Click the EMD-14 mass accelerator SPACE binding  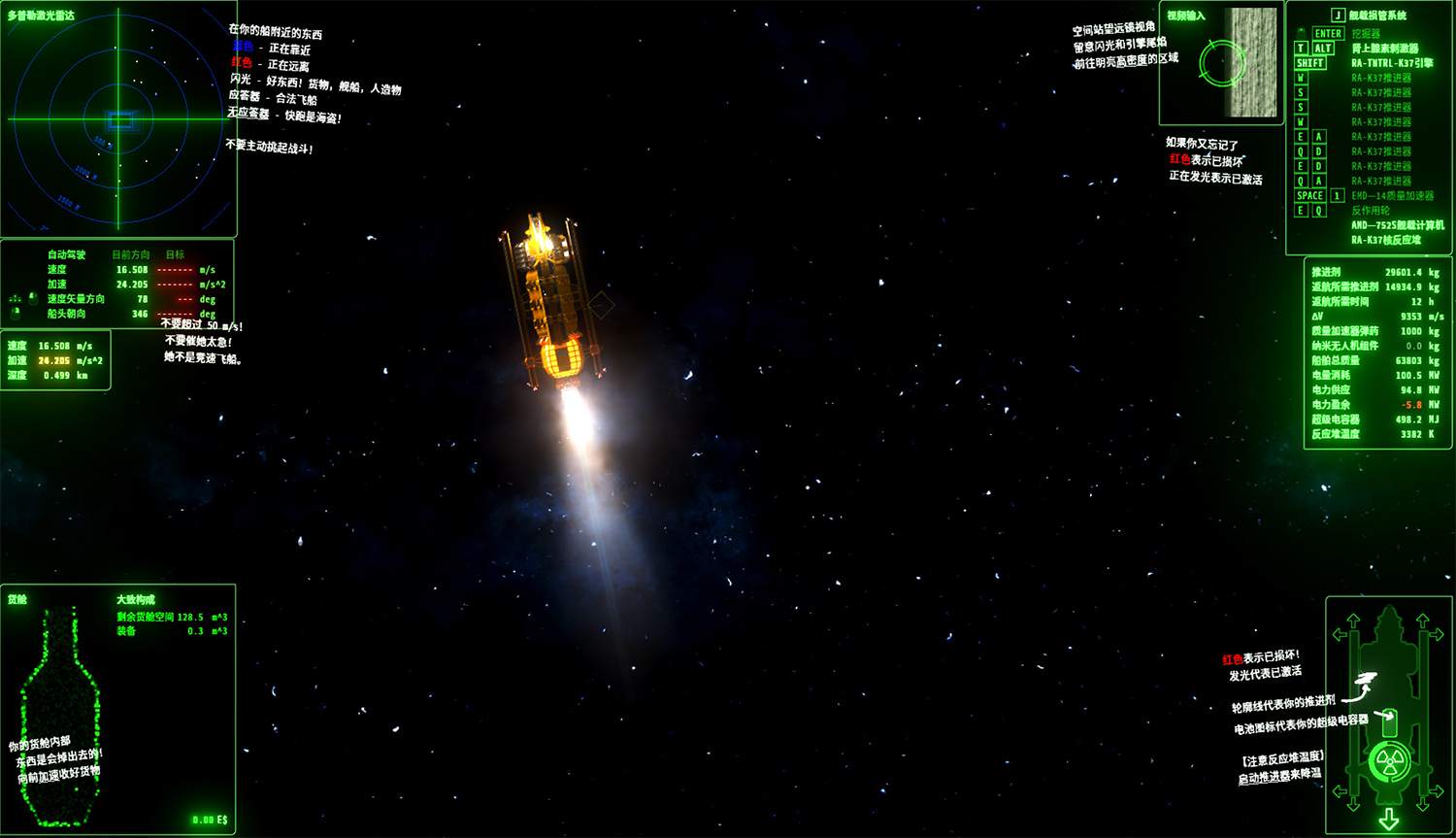point(1309,195)
